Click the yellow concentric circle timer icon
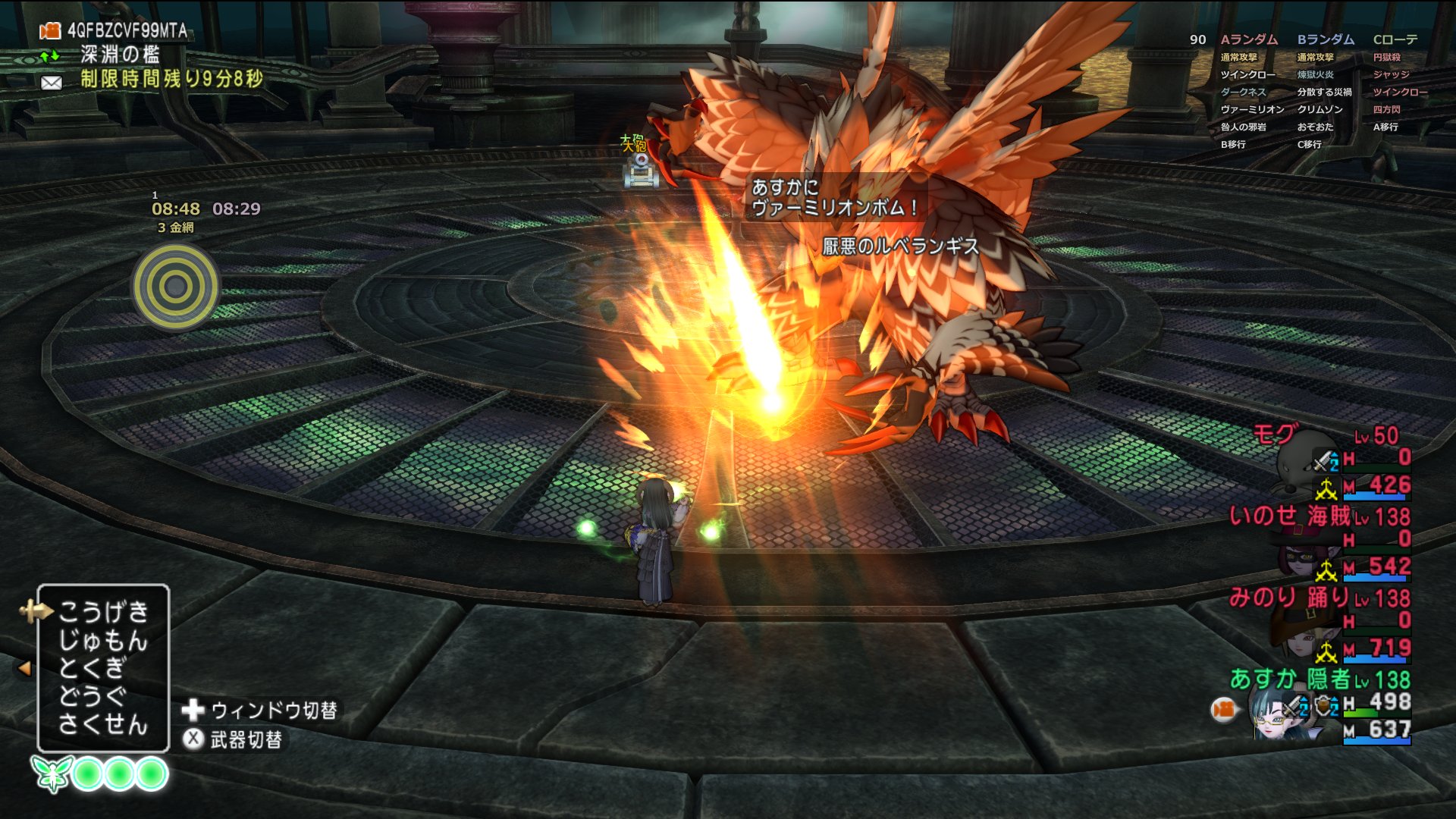Viewport: 1456px width, 819px height. 176,287
